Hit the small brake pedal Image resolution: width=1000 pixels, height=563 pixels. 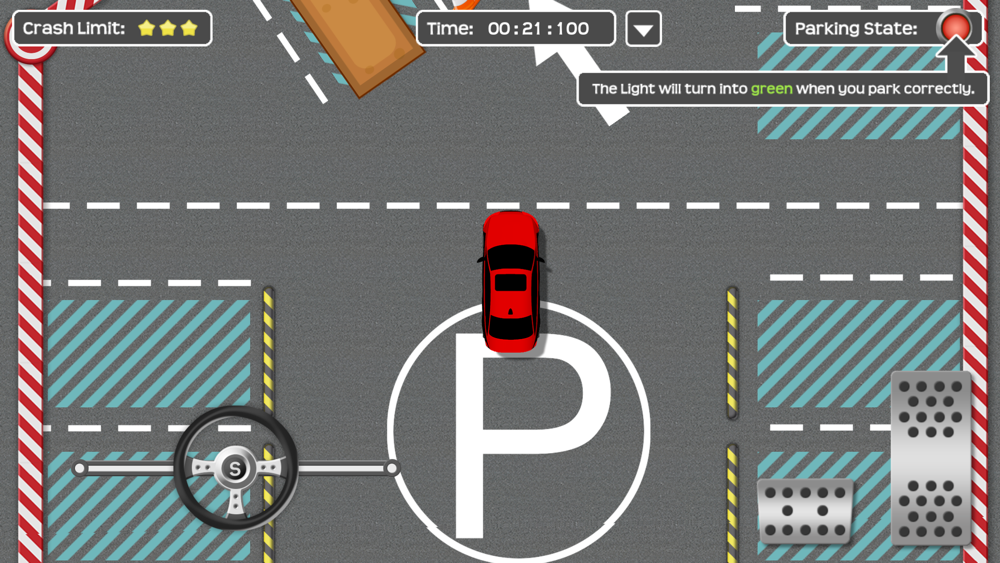805,511
